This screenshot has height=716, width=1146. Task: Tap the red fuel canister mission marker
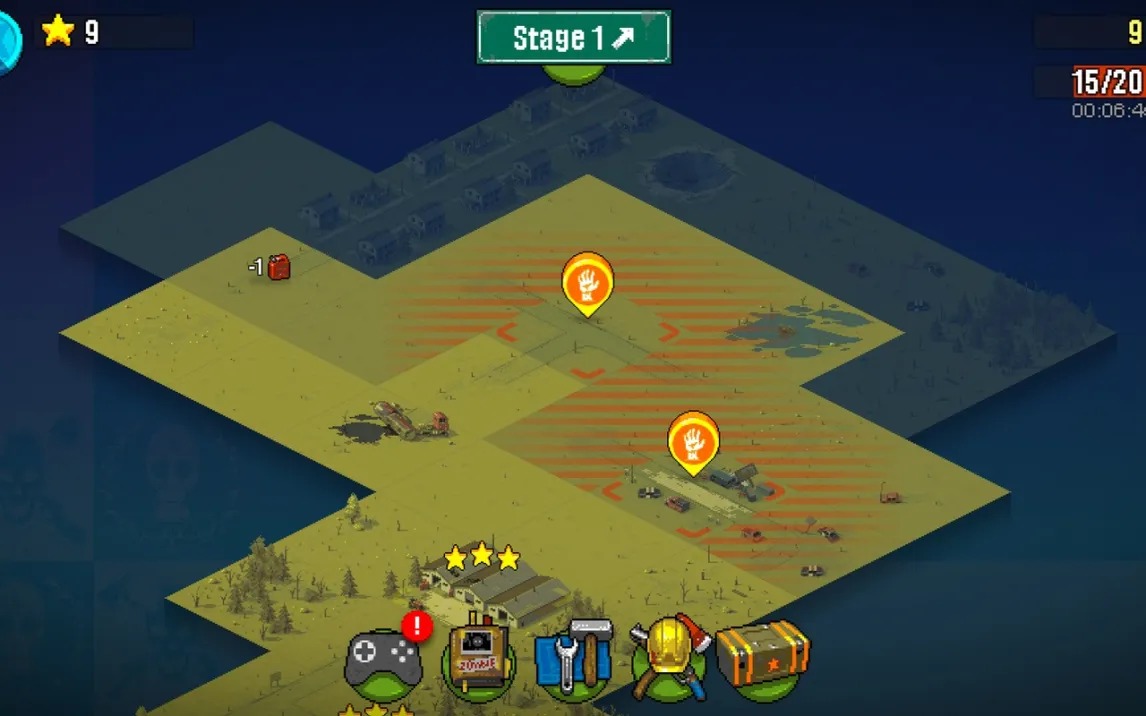point(278,267)
